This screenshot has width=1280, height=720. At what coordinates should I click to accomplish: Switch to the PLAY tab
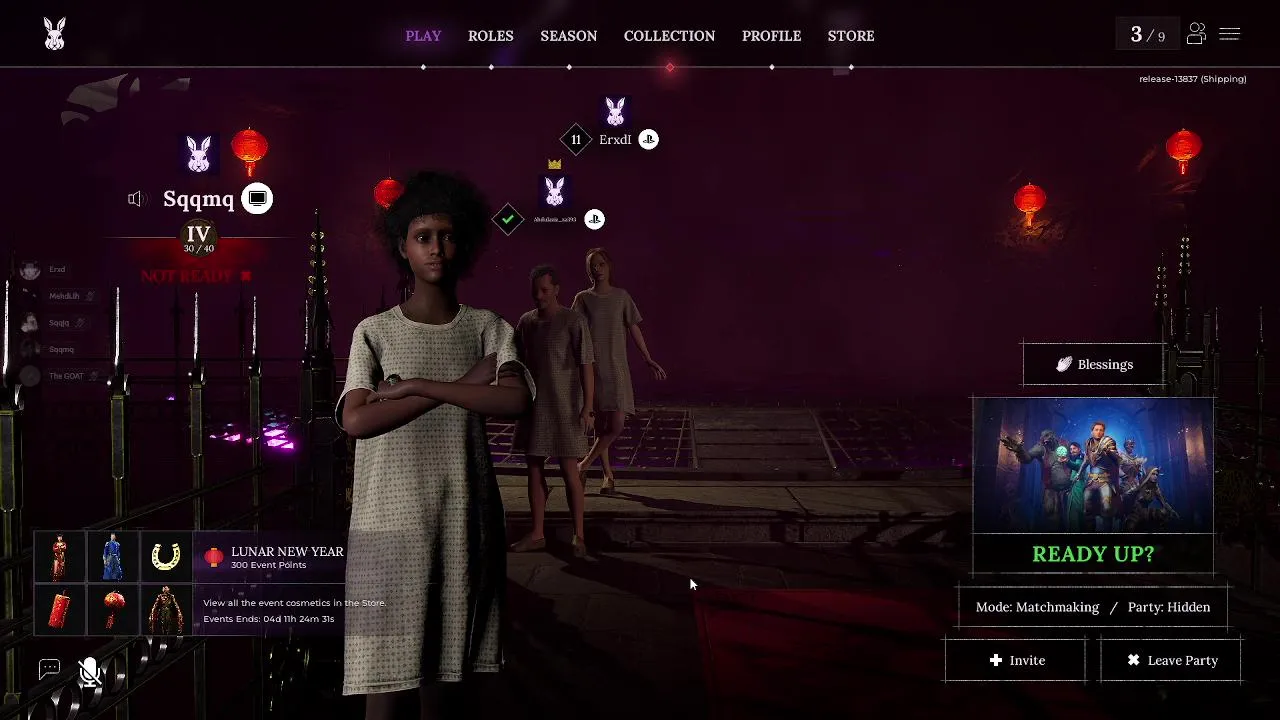pos(423,36)
